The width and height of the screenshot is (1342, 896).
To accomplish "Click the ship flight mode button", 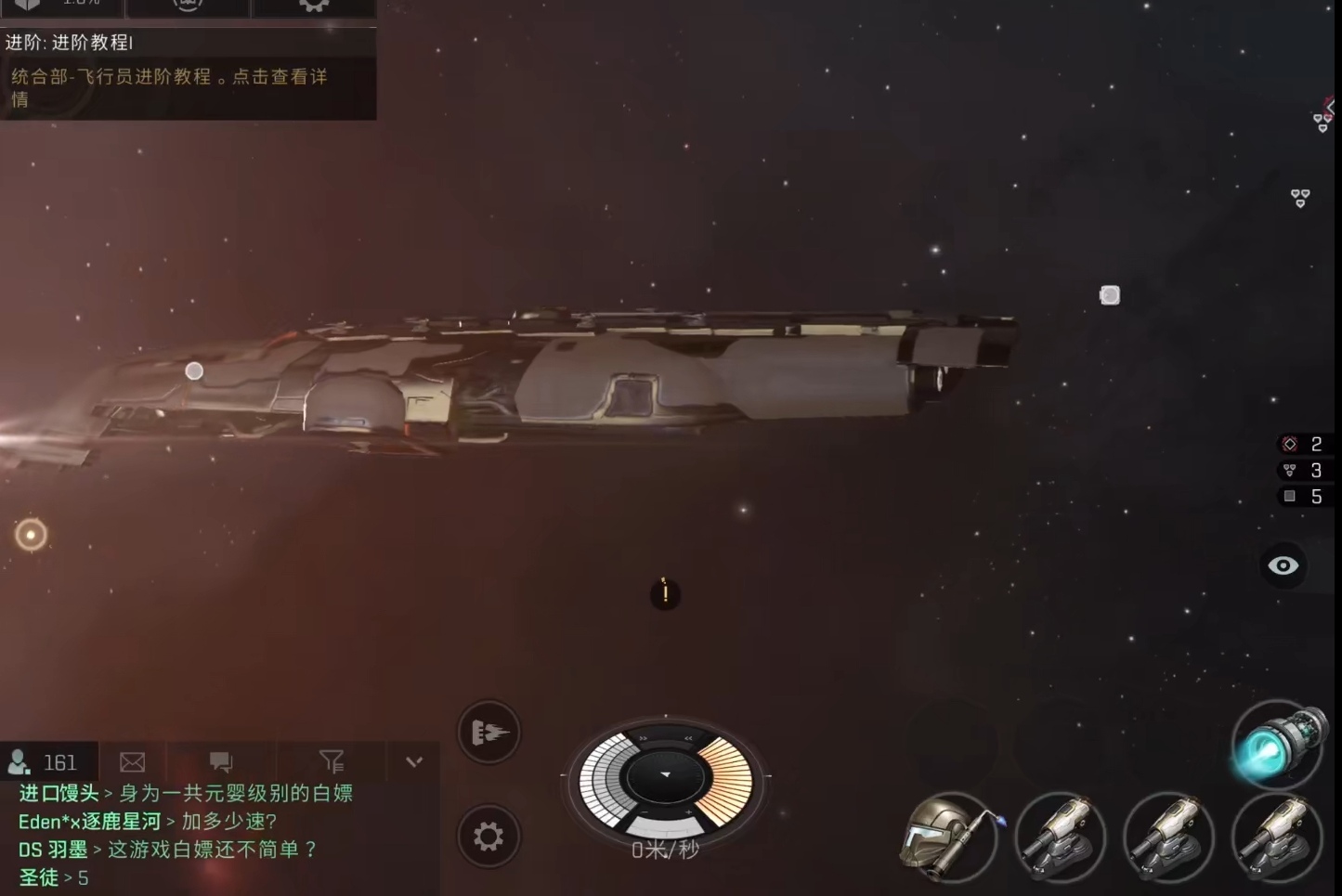I will (x=489, y=733).
